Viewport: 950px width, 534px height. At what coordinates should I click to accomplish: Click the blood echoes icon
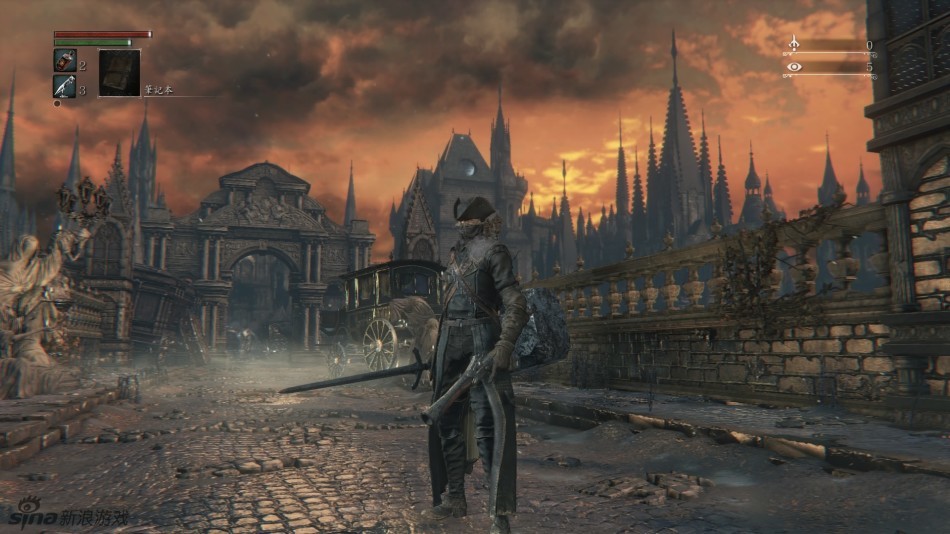coord(794,45)
